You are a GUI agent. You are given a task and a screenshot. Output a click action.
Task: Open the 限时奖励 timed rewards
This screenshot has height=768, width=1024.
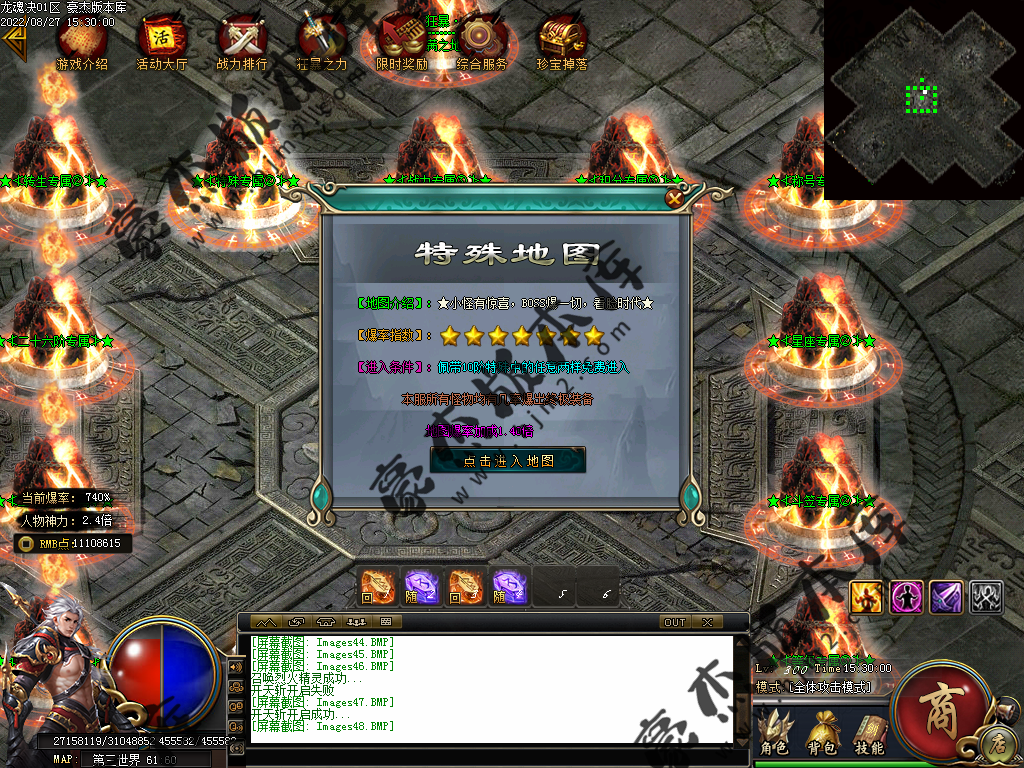[402, 41]
